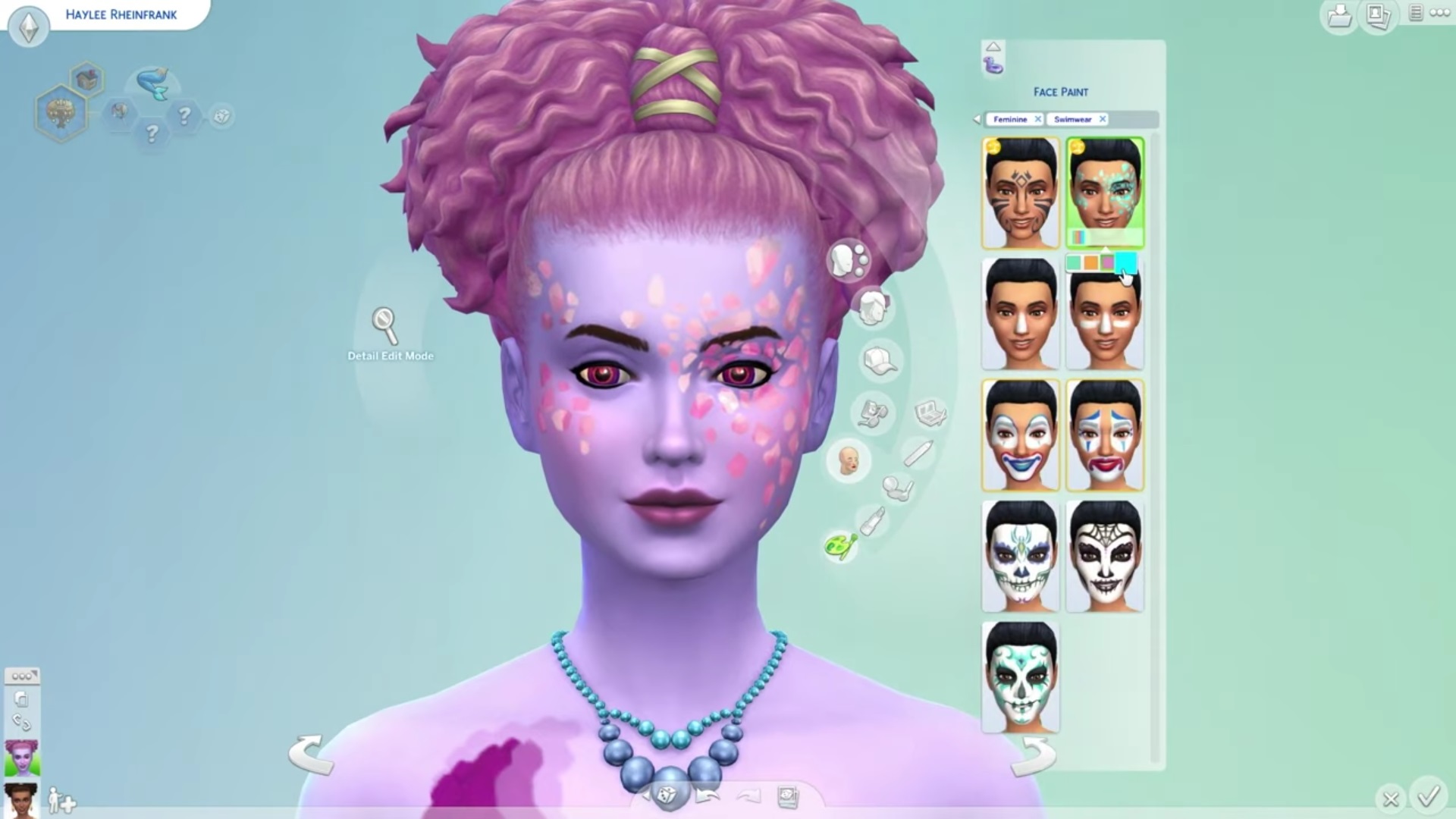Open Detail Edit Mode magnifier
The image size is (1456, 819).
(x=385, y=325)
